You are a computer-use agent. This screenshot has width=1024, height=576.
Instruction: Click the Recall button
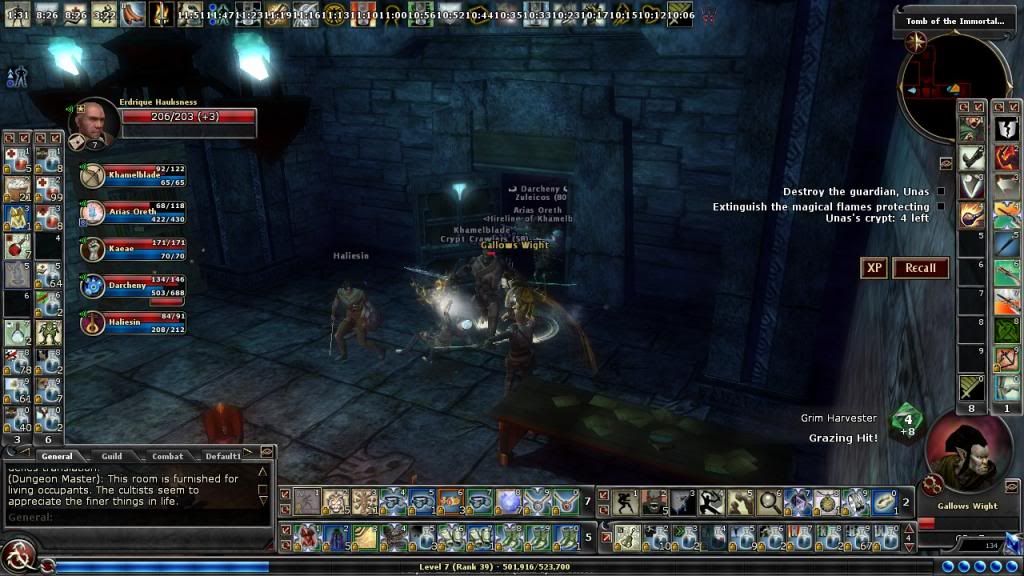click(920, 268)
